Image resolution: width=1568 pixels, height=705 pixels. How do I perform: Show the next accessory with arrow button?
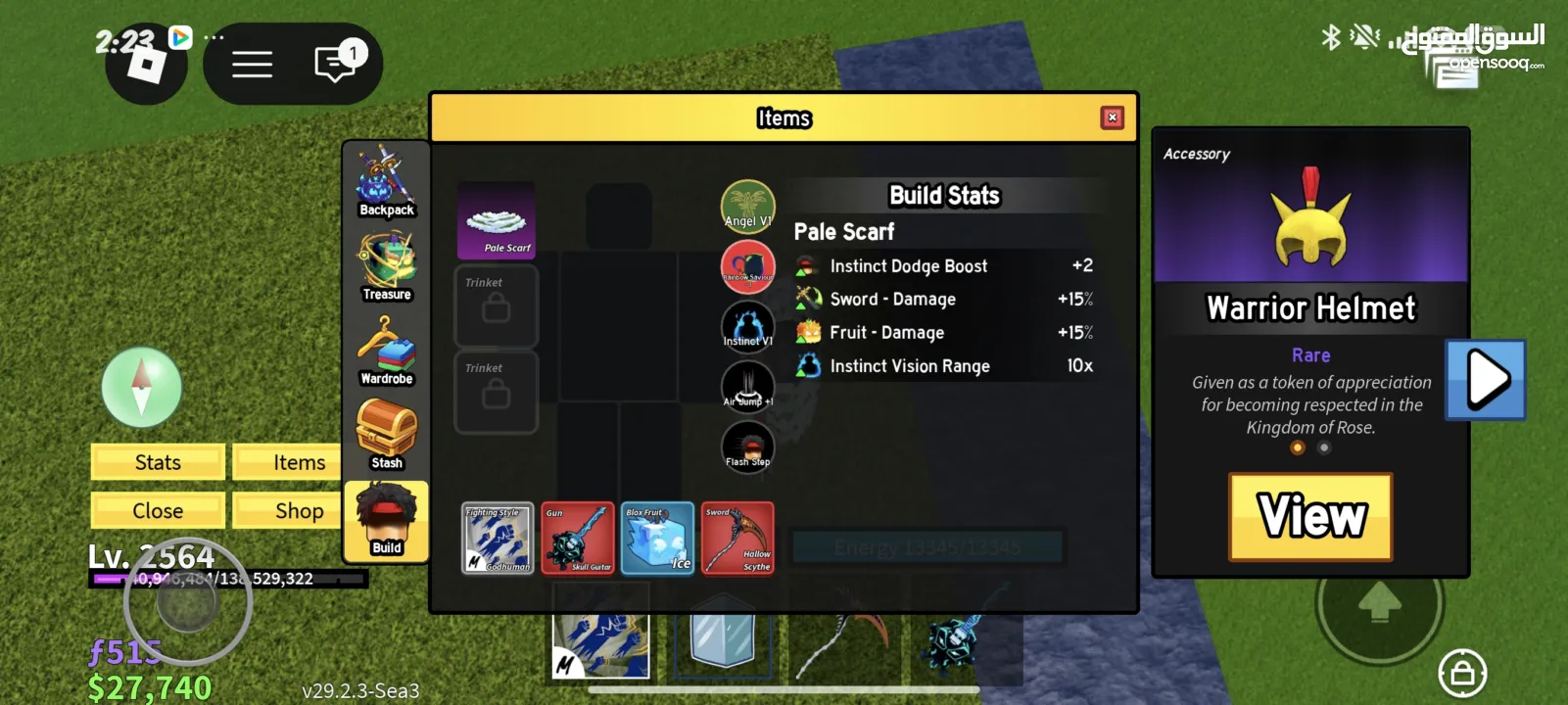[x=1486, y=379]
